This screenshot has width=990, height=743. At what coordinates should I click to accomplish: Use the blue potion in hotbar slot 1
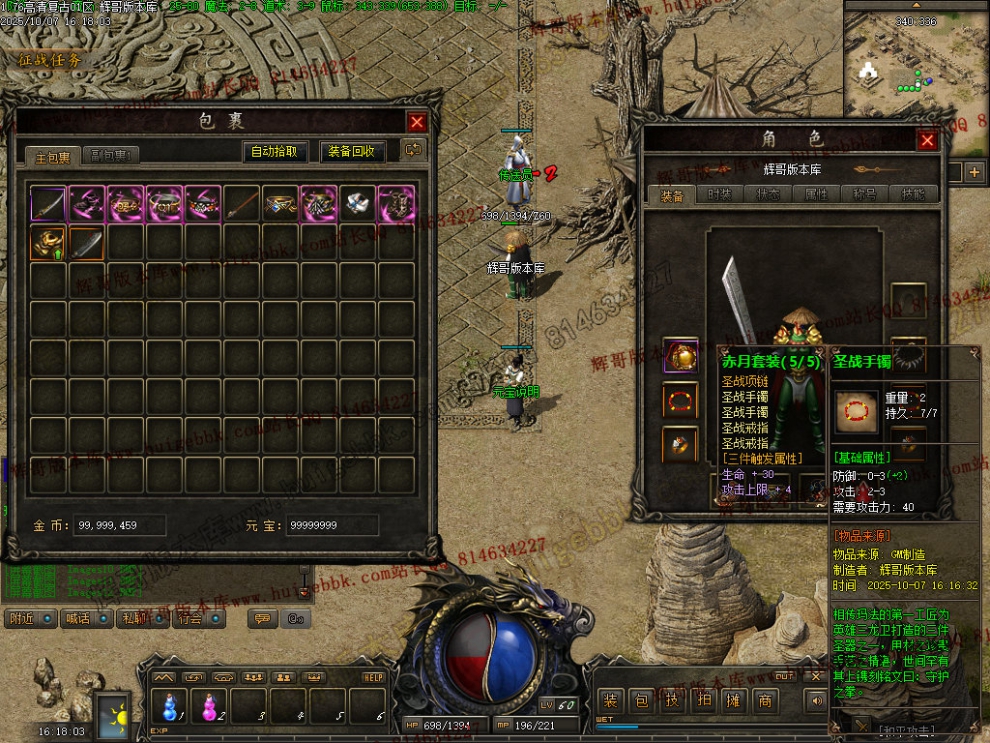pos(170,706)
